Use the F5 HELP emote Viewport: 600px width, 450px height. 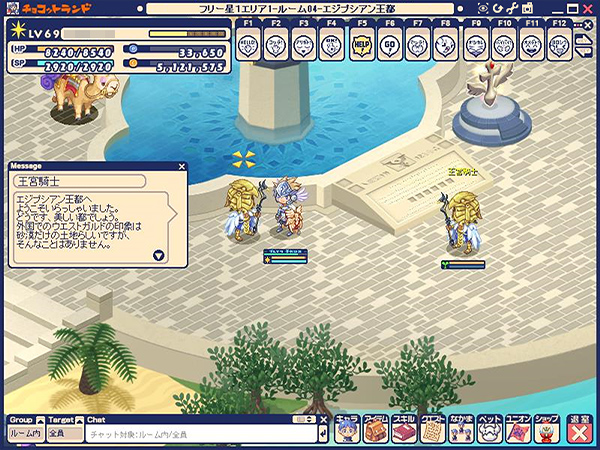[x=362, y=43]
